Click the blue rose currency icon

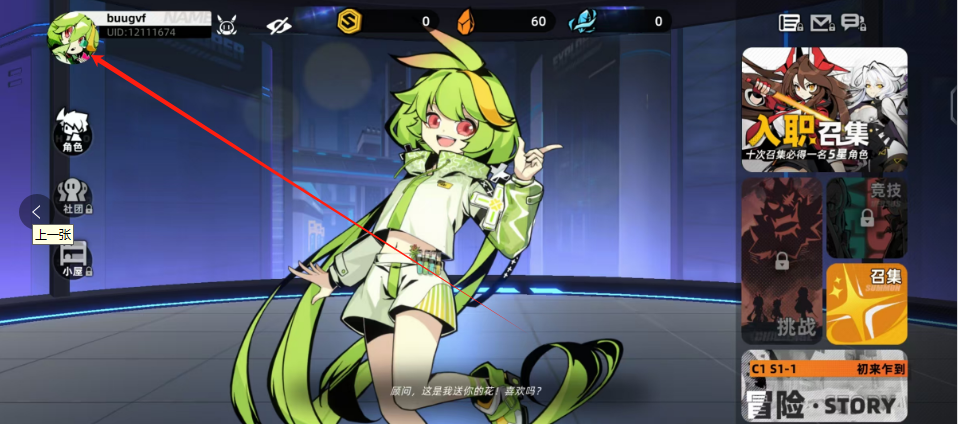coord(581,21)
